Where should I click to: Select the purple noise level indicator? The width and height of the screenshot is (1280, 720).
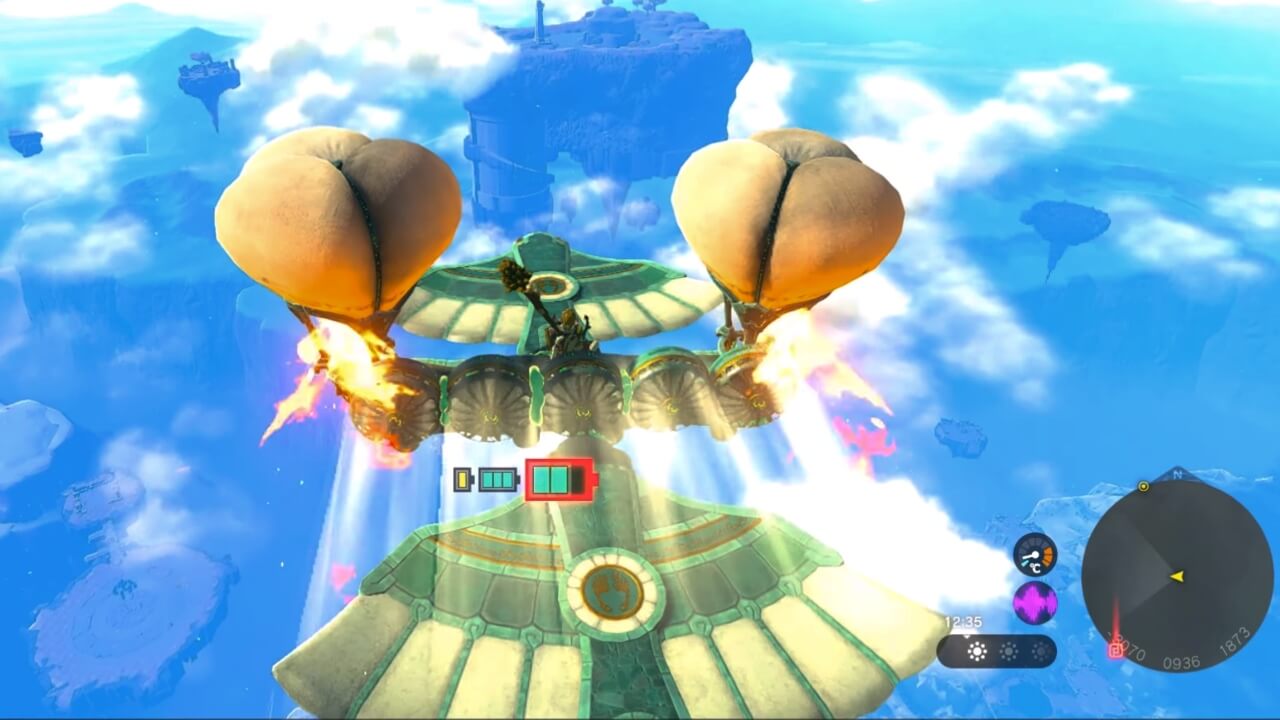(1033, 604)
